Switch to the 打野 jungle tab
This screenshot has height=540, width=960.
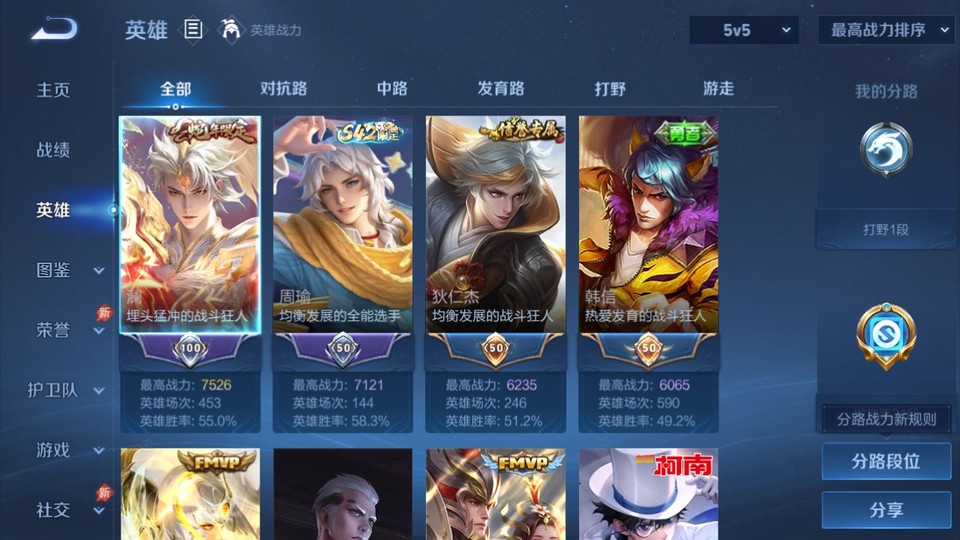pos(610,88)
